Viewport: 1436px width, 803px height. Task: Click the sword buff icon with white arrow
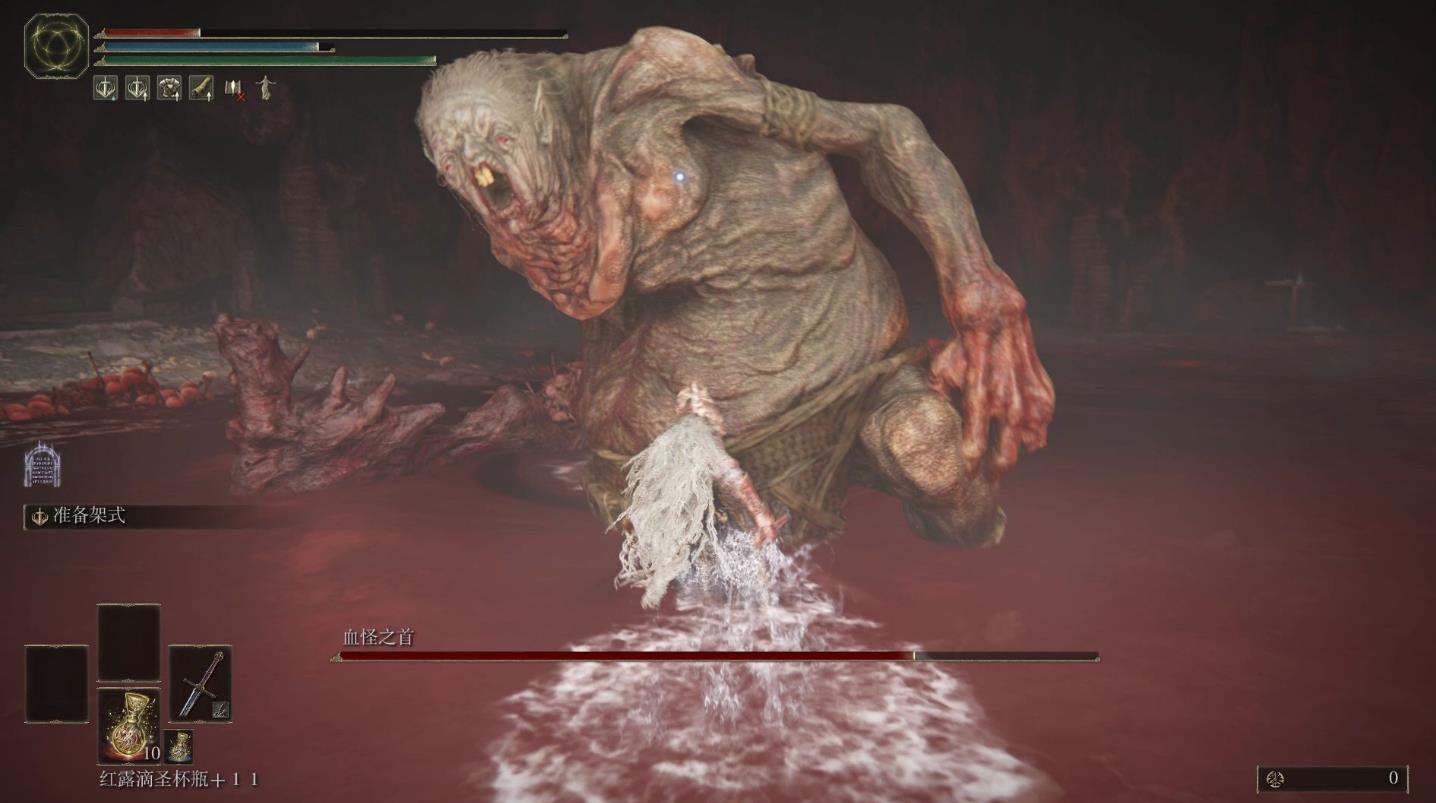[x=137, y=88]
